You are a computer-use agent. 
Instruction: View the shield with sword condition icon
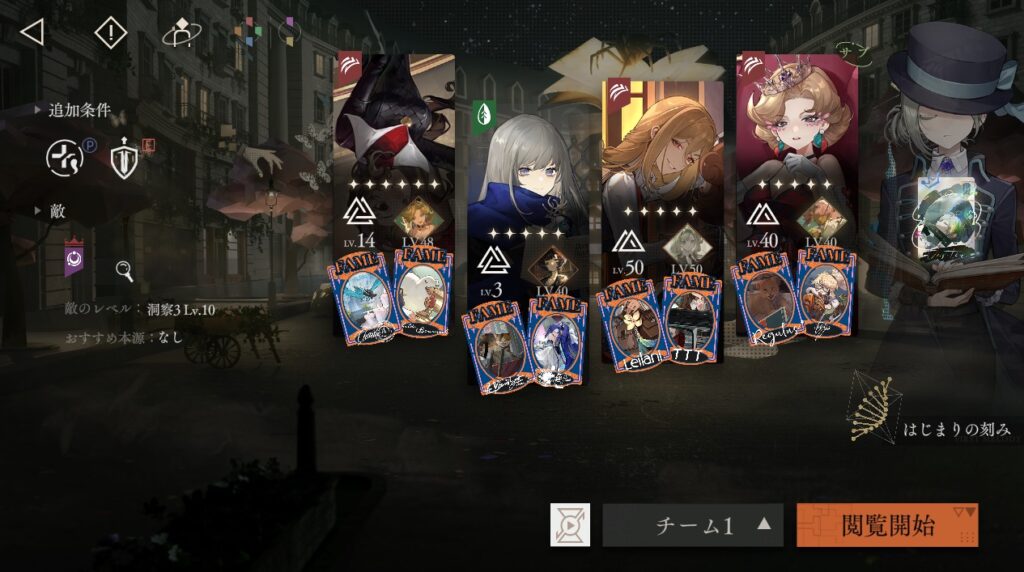124,160
